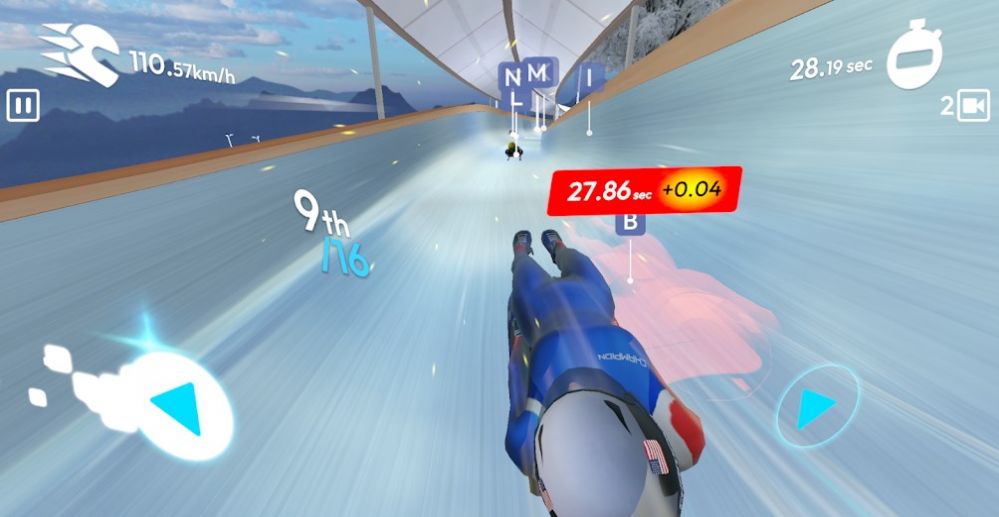999x517 pixels.
Task: Switch camera view using the camera icon
Action: click(972, 106)
